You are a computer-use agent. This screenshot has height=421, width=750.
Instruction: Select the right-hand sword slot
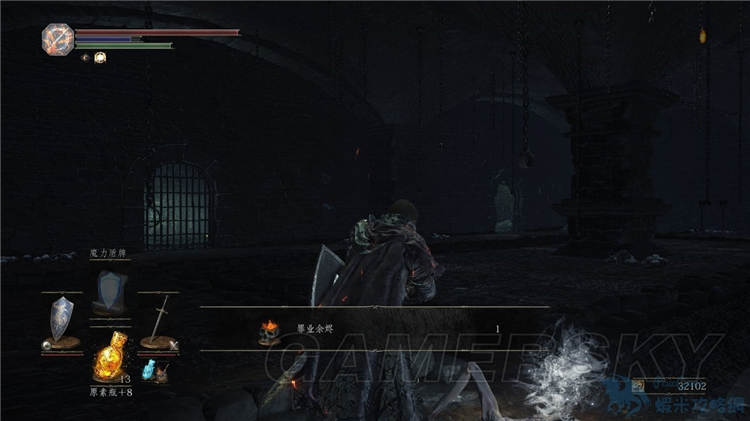coord(158,322)
